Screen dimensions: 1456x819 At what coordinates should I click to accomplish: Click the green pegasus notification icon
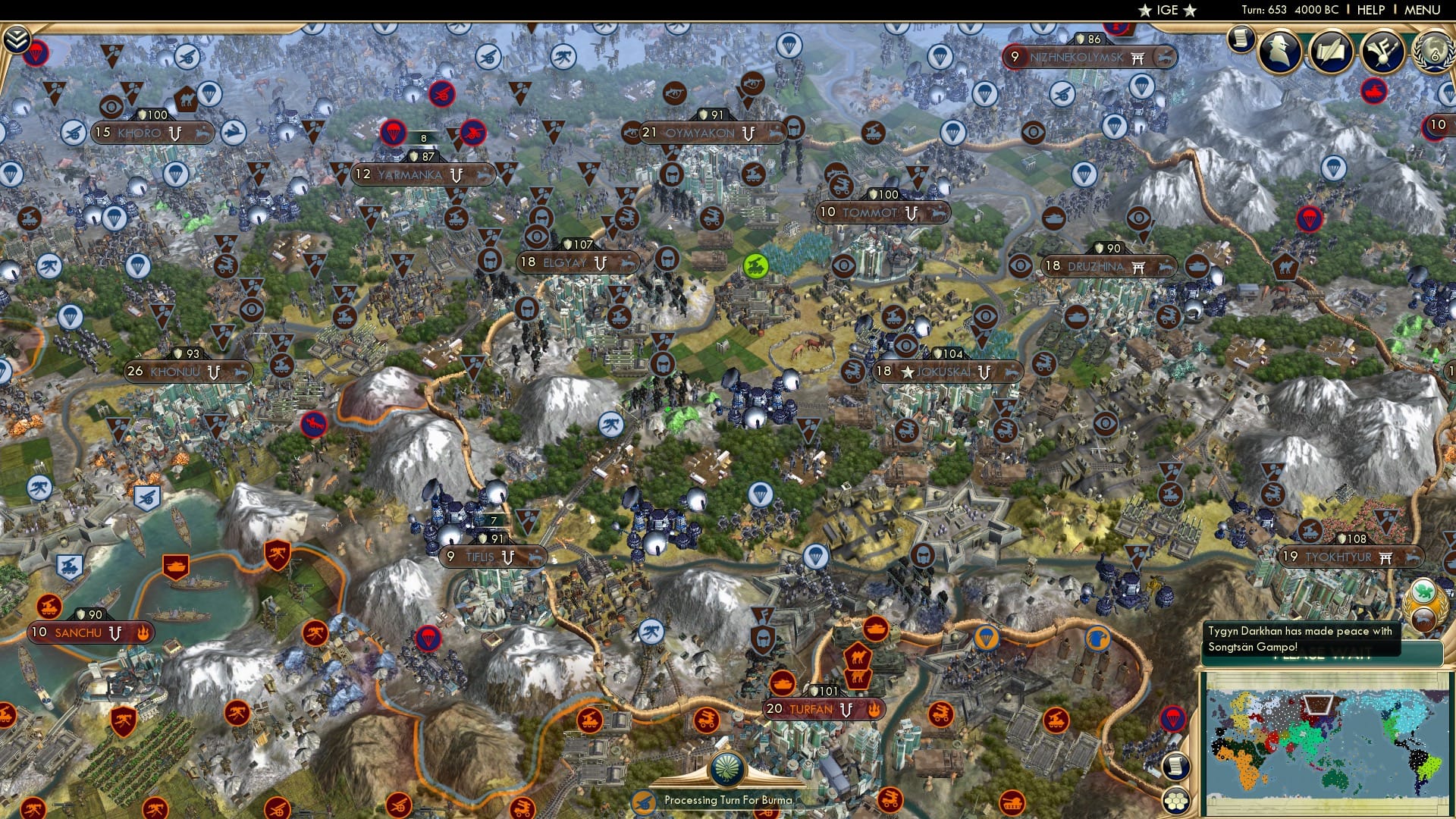[1423, 590]
